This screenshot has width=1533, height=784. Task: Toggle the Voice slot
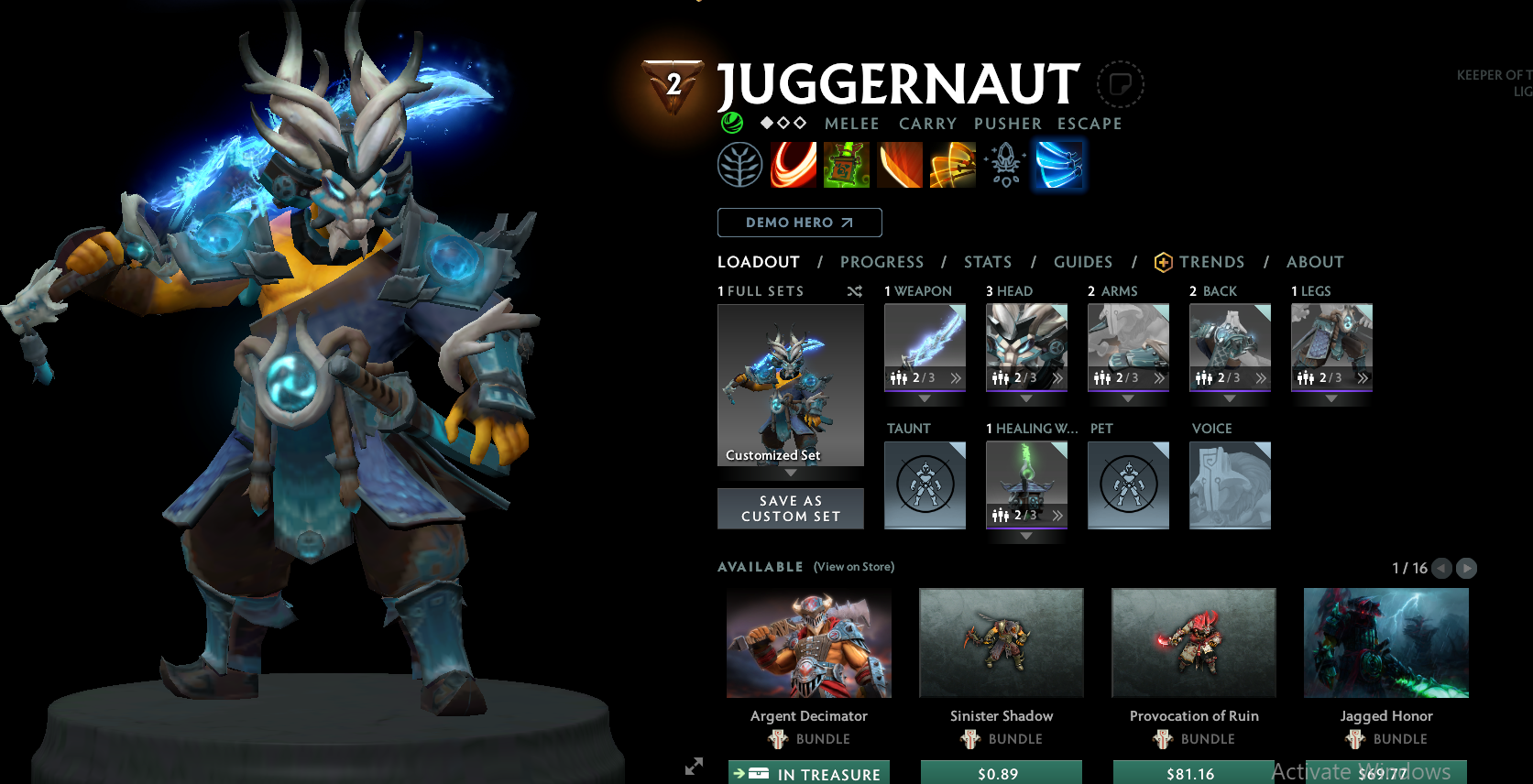(x=1230, y=485)
